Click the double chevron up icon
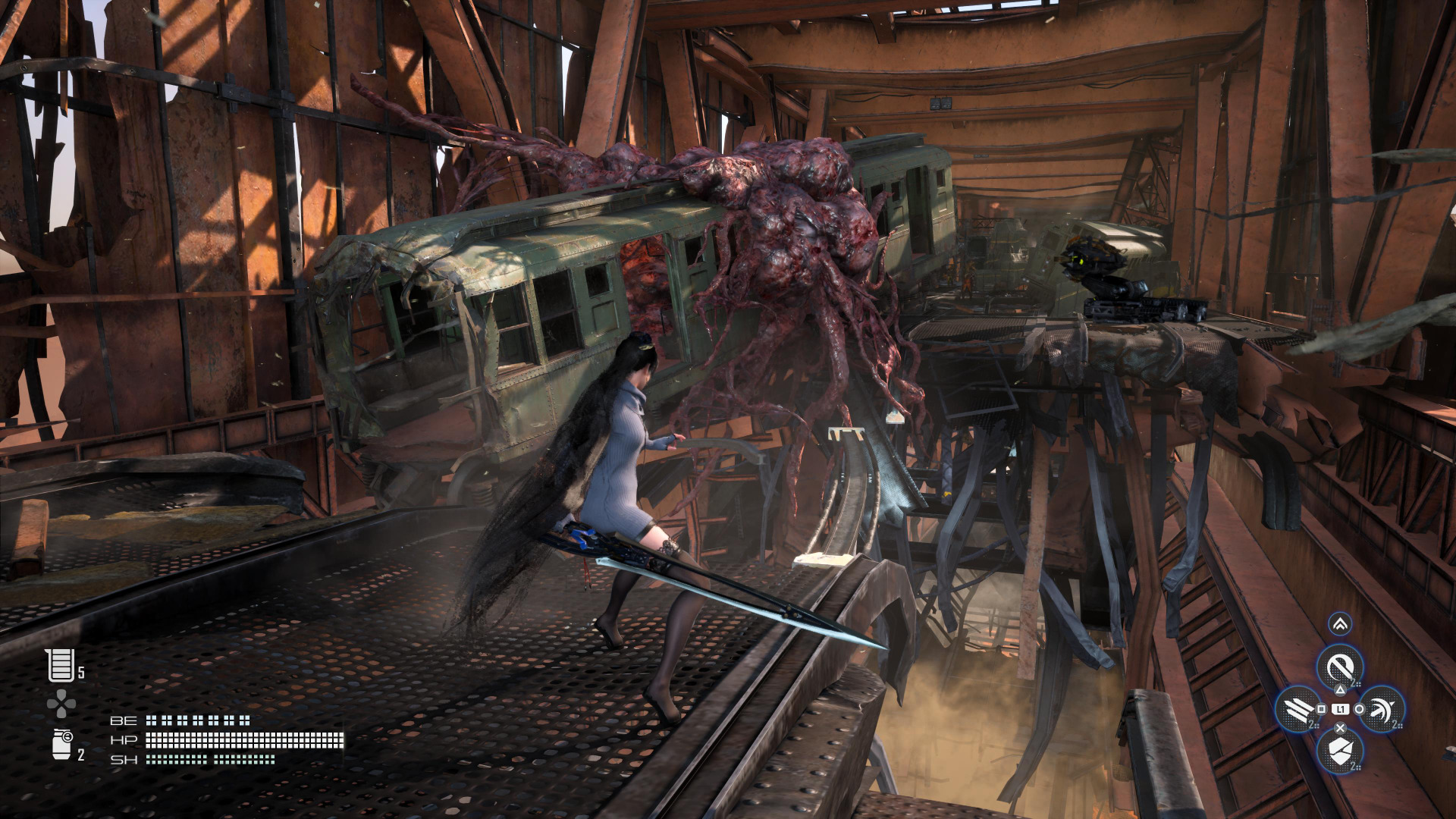Viewport: 1456px width, 819px height. pos(1340,624)
